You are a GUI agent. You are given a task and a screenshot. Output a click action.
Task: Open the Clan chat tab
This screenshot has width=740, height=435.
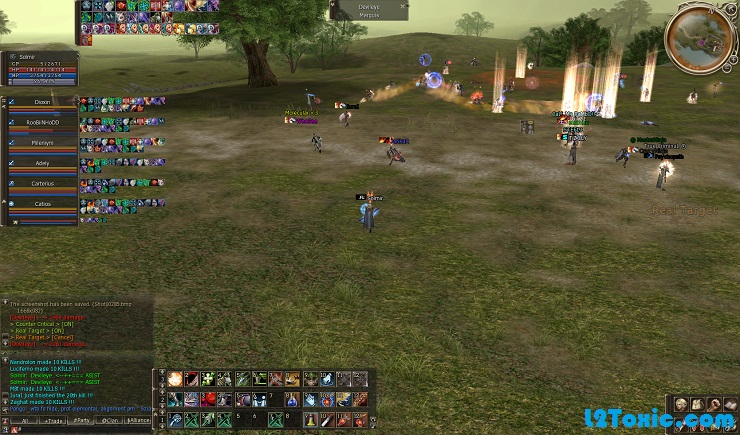(110, 421)
